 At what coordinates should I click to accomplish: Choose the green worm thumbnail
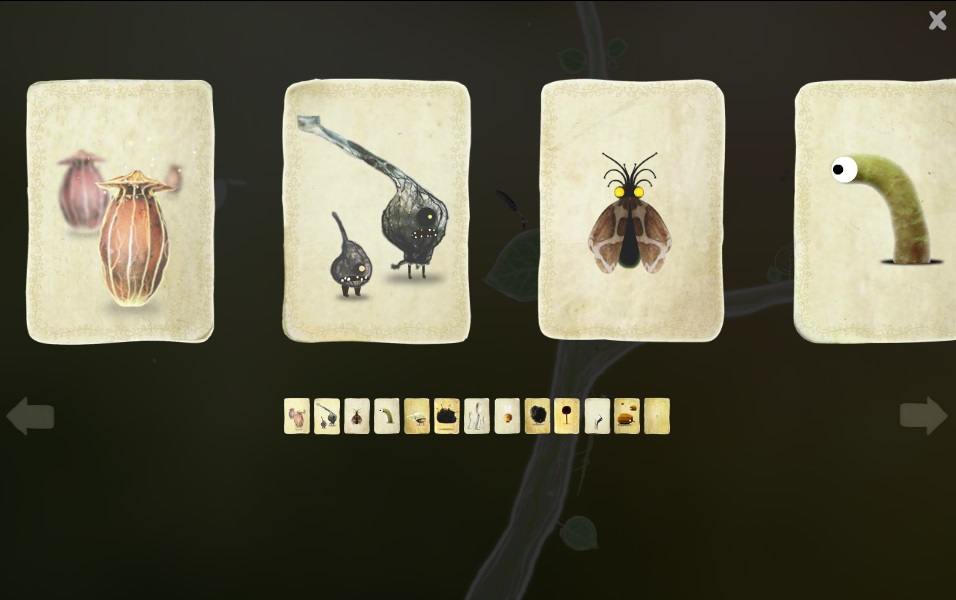(x=387, y=416)
